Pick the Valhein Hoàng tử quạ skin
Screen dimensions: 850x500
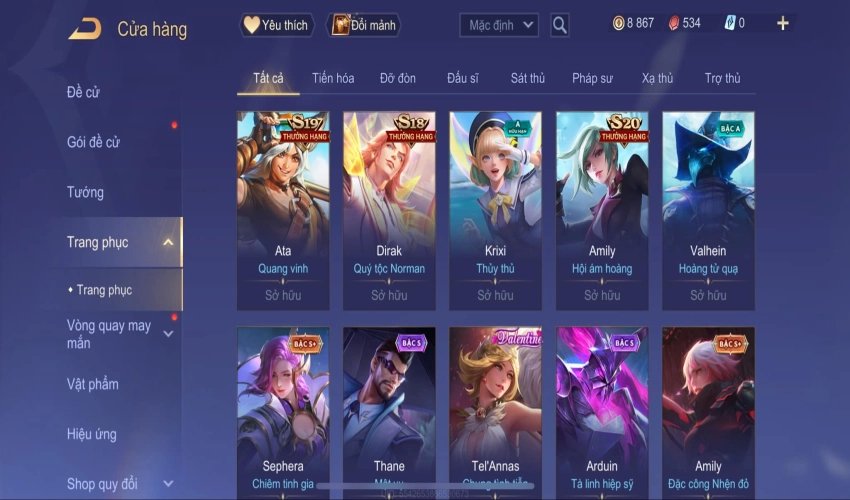tap(708, 208)
